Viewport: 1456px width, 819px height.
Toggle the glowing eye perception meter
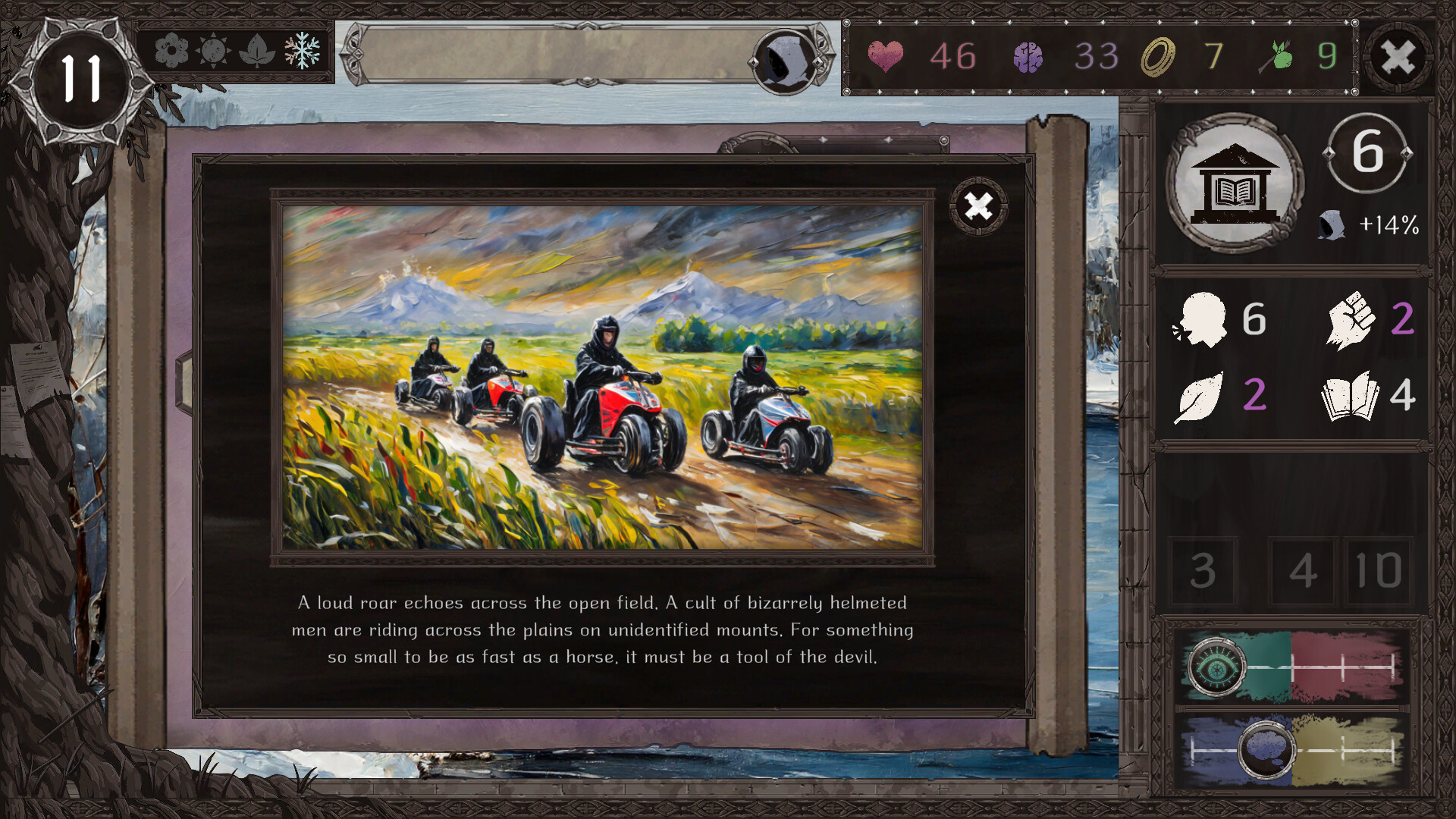pos(1217,668)
